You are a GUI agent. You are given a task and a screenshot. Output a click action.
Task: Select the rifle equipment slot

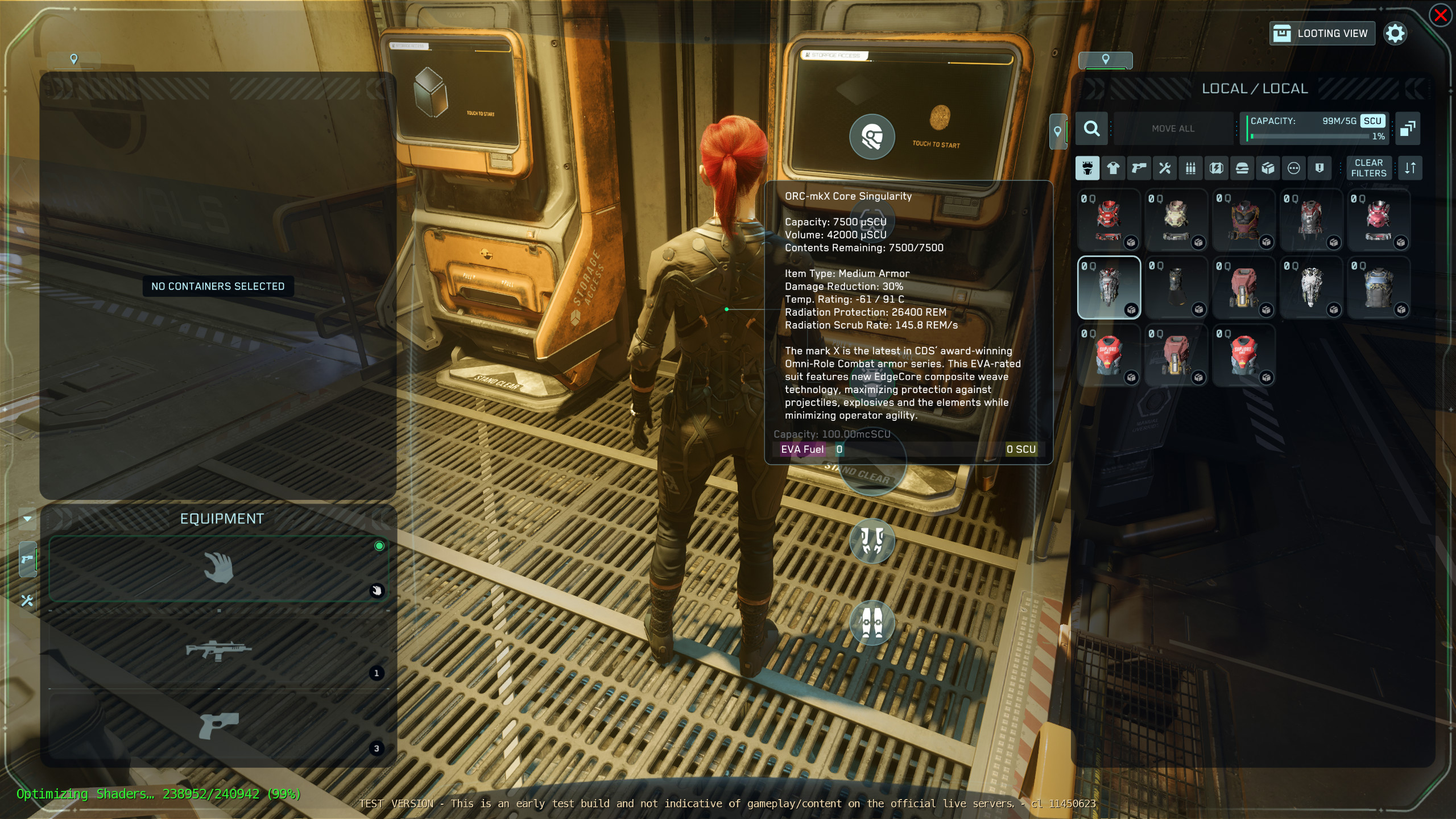tap(219, 650)
